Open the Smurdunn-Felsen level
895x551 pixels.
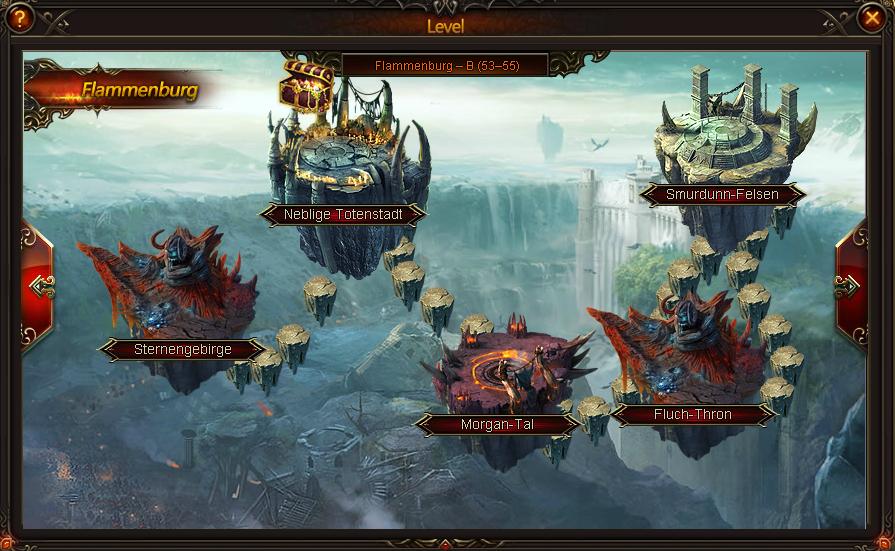(x=722, y=195)
